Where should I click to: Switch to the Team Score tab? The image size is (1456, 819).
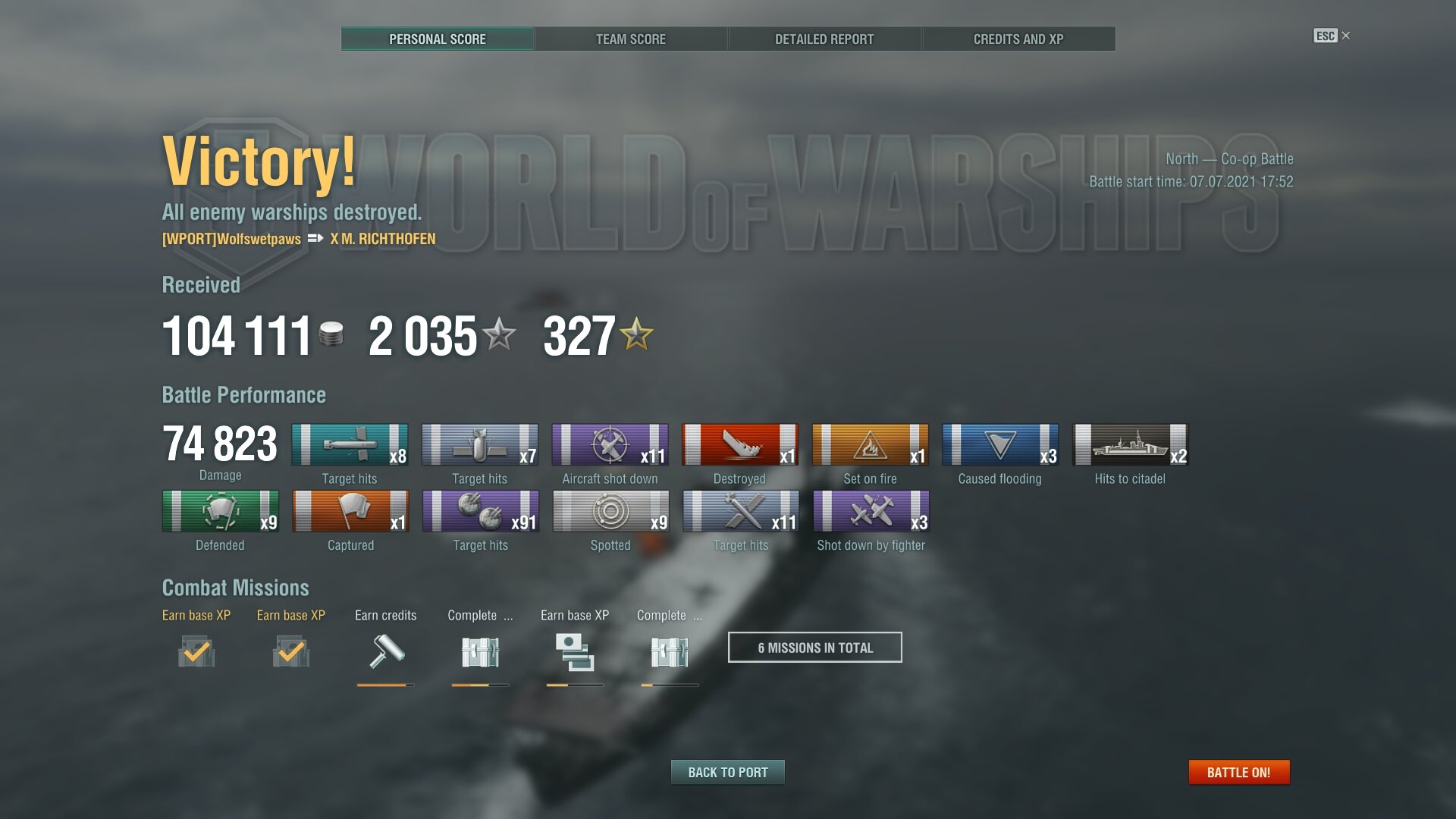[630, 39]
